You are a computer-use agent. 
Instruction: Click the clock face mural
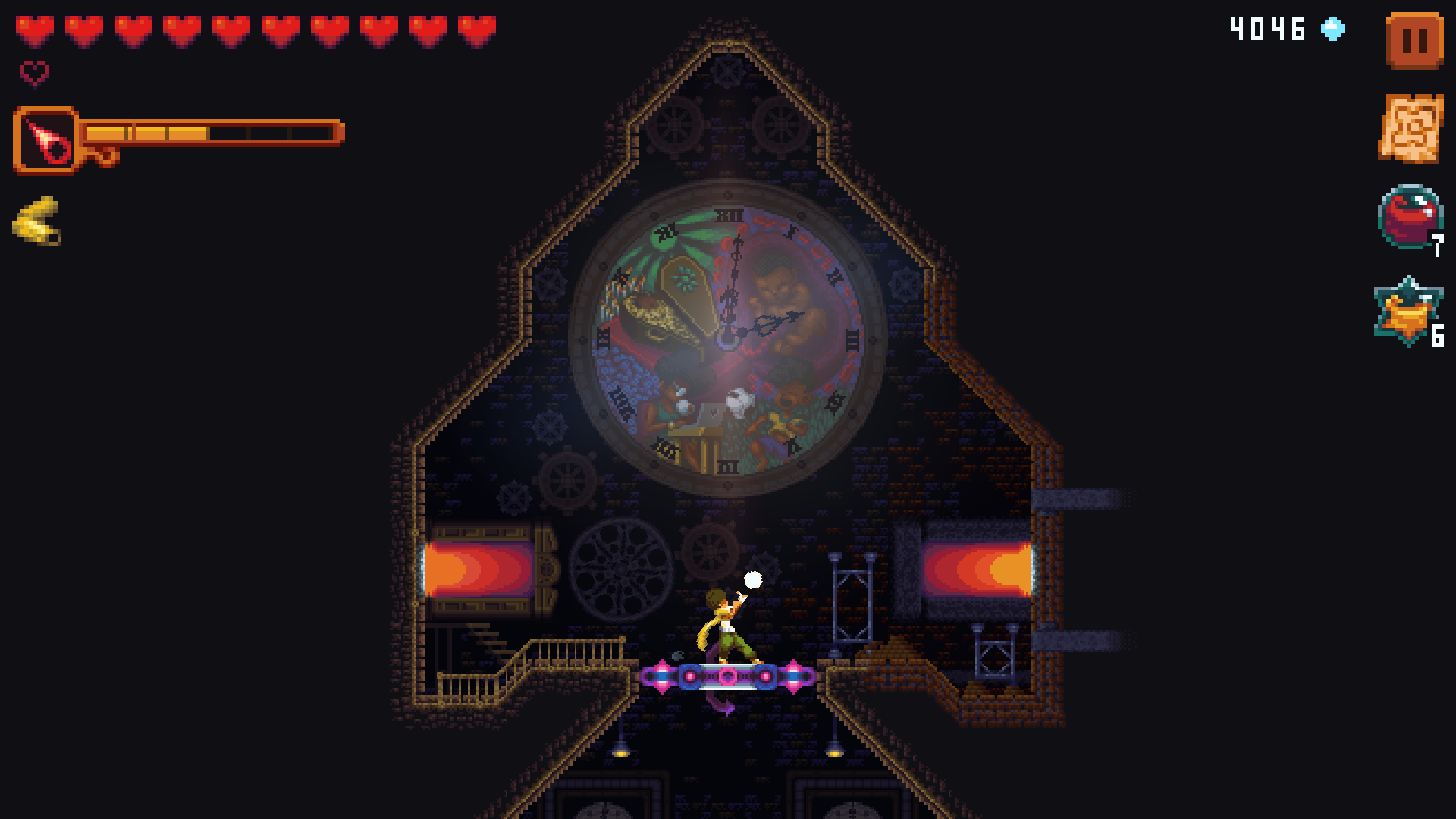[728, 334]
